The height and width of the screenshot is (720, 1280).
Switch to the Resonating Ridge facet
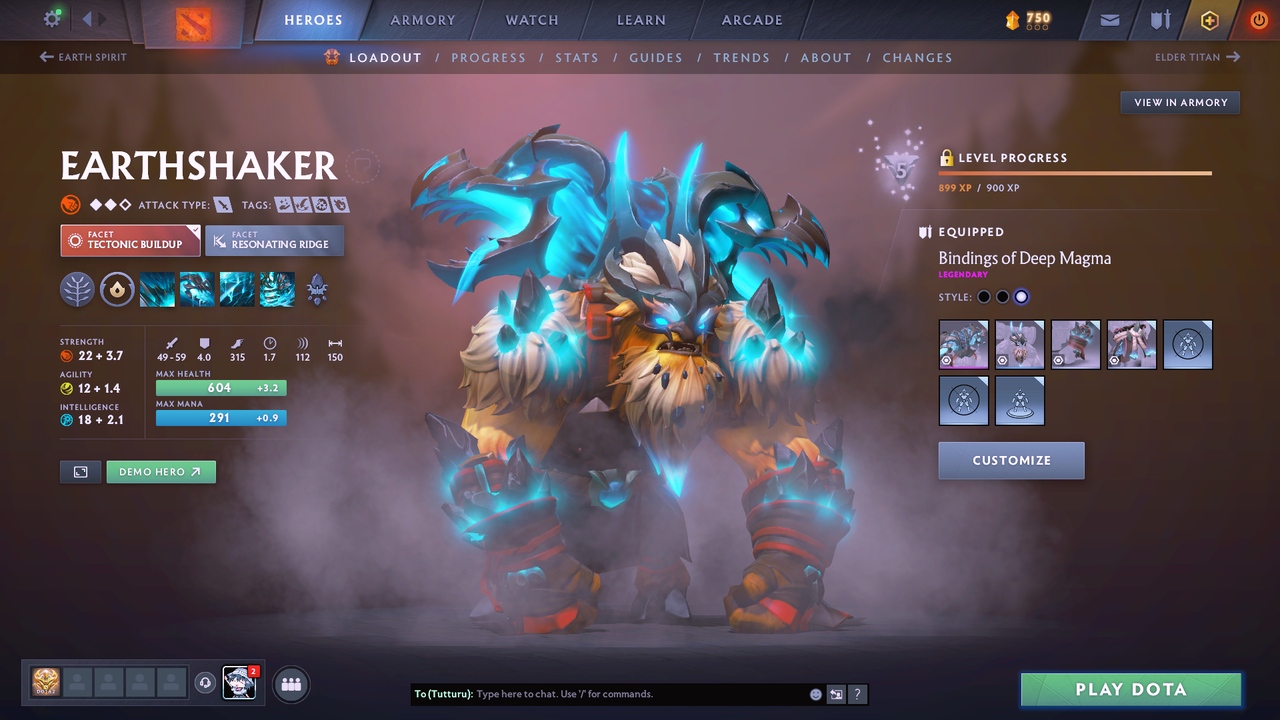(275, 240)
